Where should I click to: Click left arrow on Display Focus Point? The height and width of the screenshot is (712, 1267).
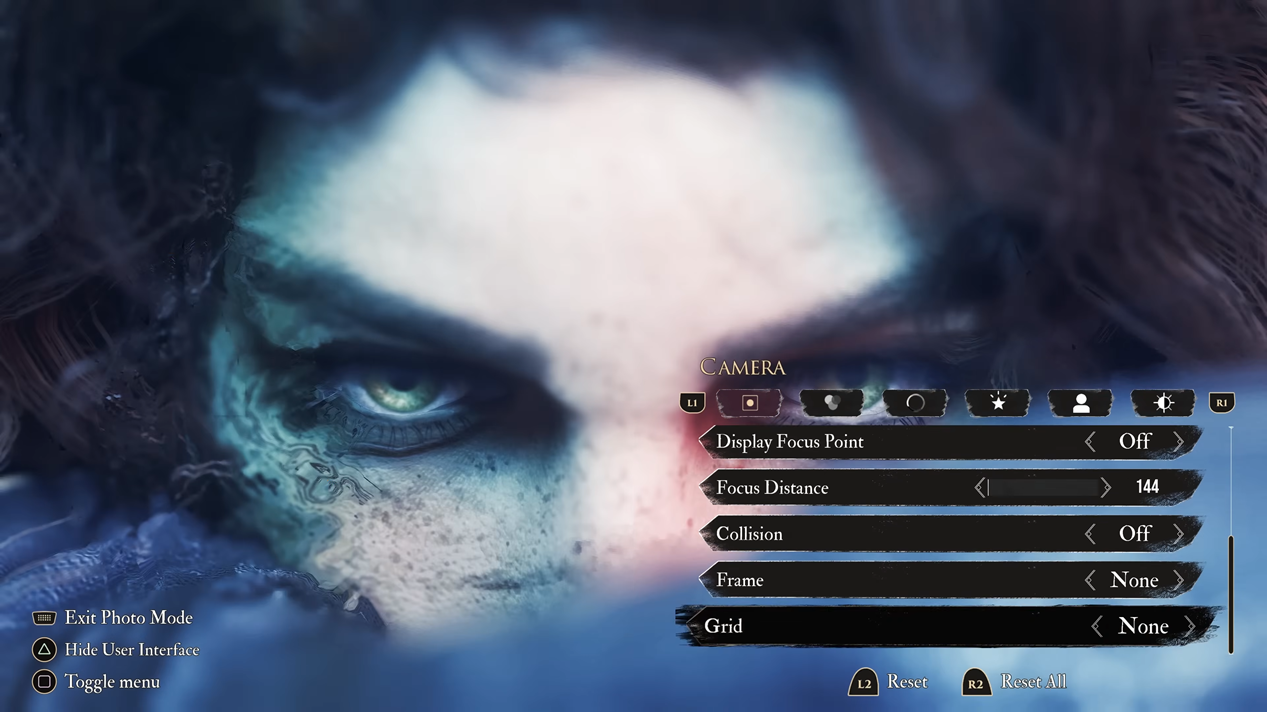coord(1090,442)
